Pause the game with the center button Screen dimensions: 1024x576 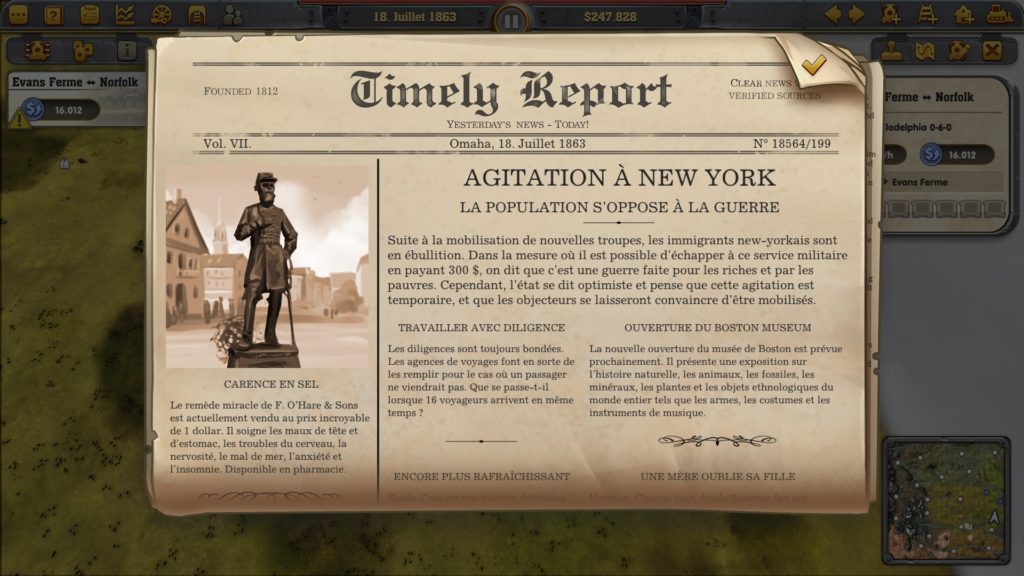pyautogui.click(x=511, y=19)
